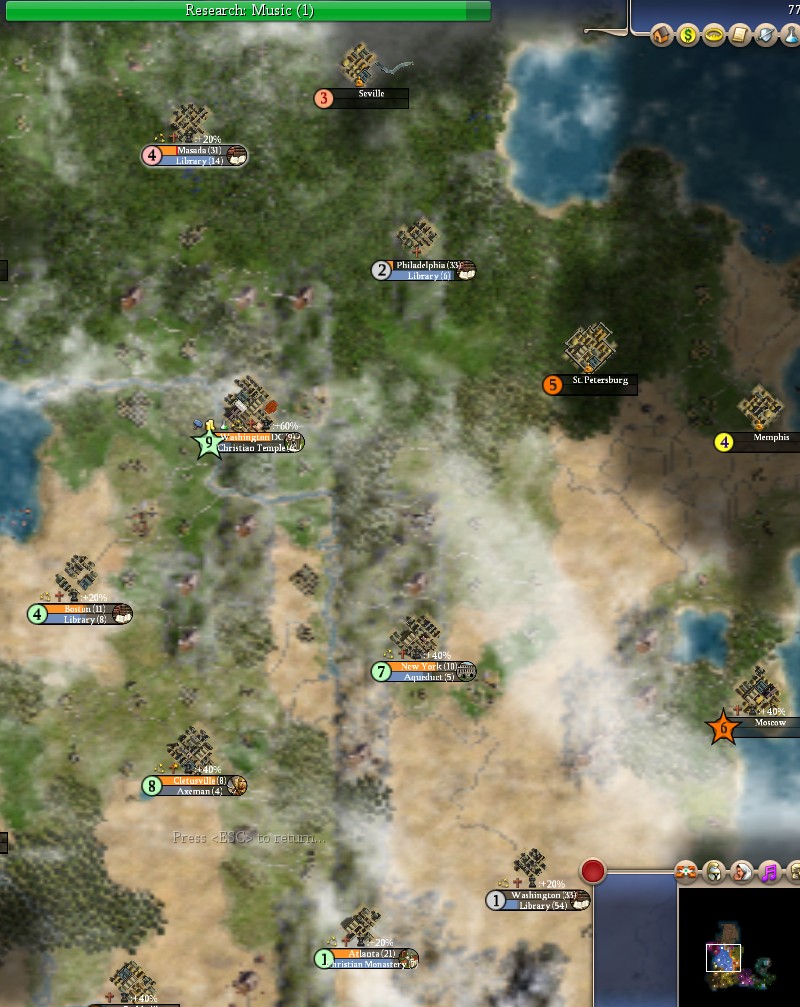Image resolution: width=800 pixels, height=1007 pixels.
Task: Click the Research: Music progress bar
Action: (x=246, y=11)
